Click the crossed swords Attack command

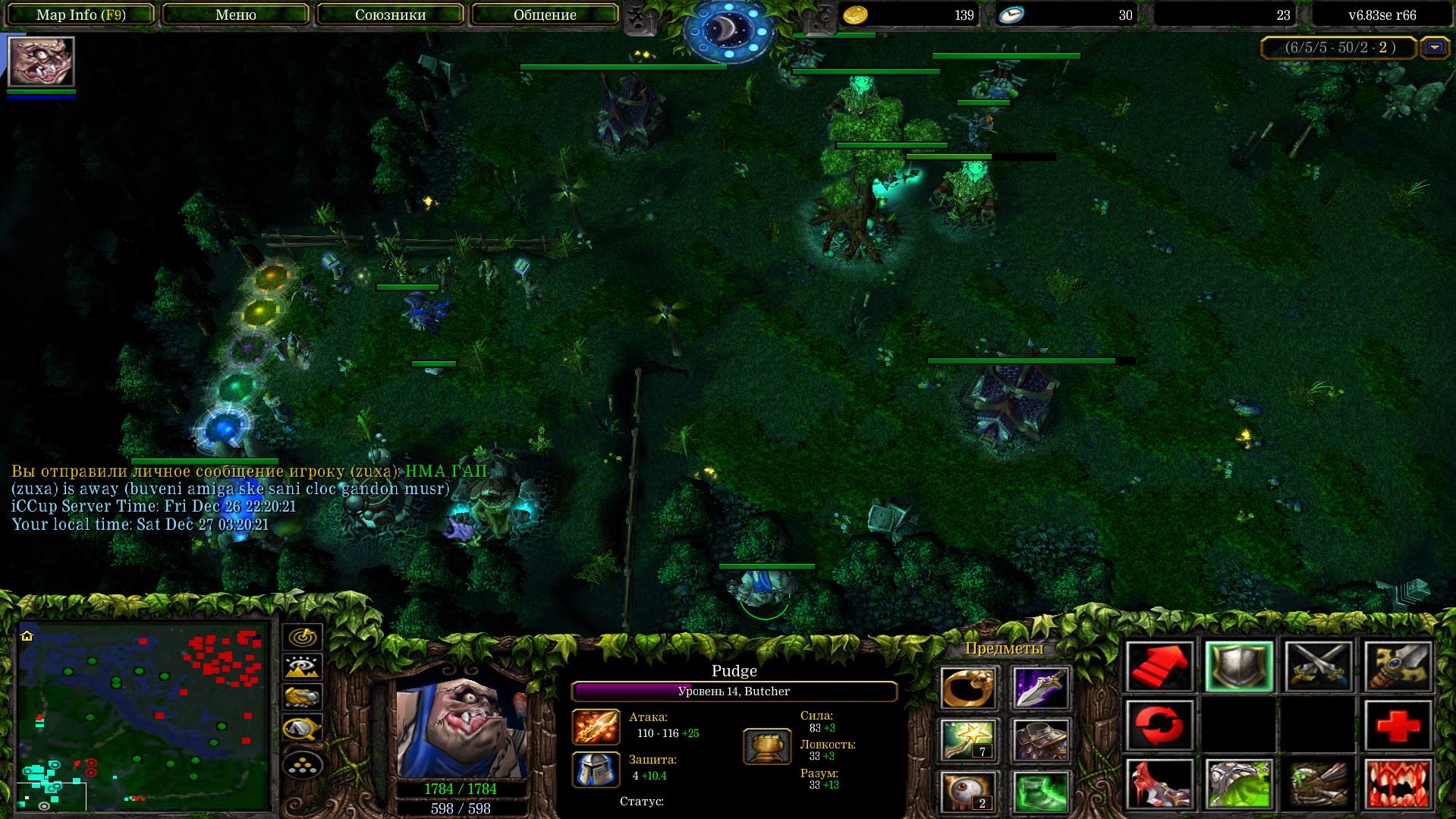coord(1318,666)
